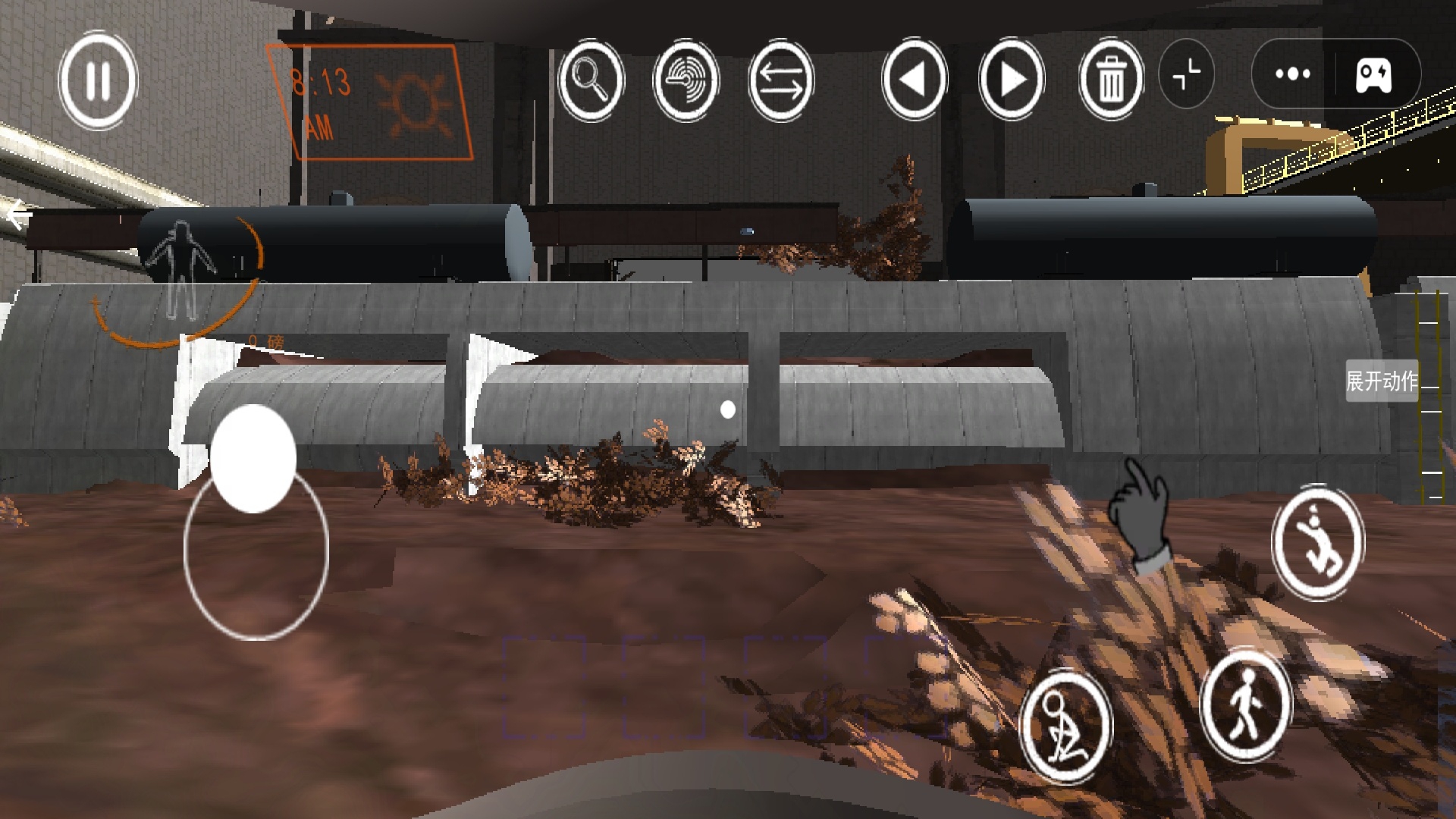The height and width of the screenshot is (819, 1456).
Task: Tap the magnifying glass scan icon
Action: click(x=591, y=80)
